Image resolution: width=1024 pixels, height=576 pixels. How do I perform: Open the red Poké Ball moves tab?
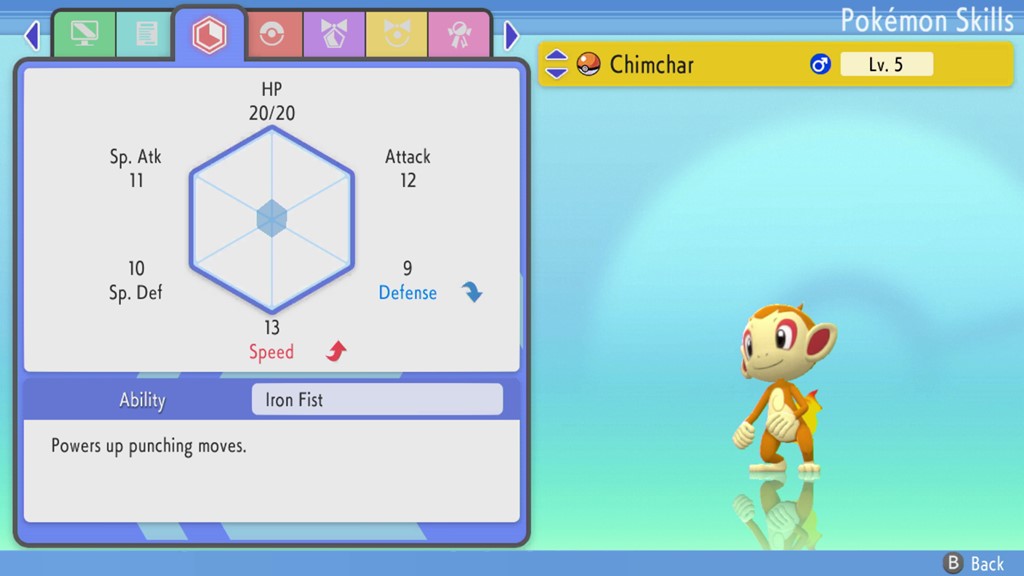(x=272, y=35)
